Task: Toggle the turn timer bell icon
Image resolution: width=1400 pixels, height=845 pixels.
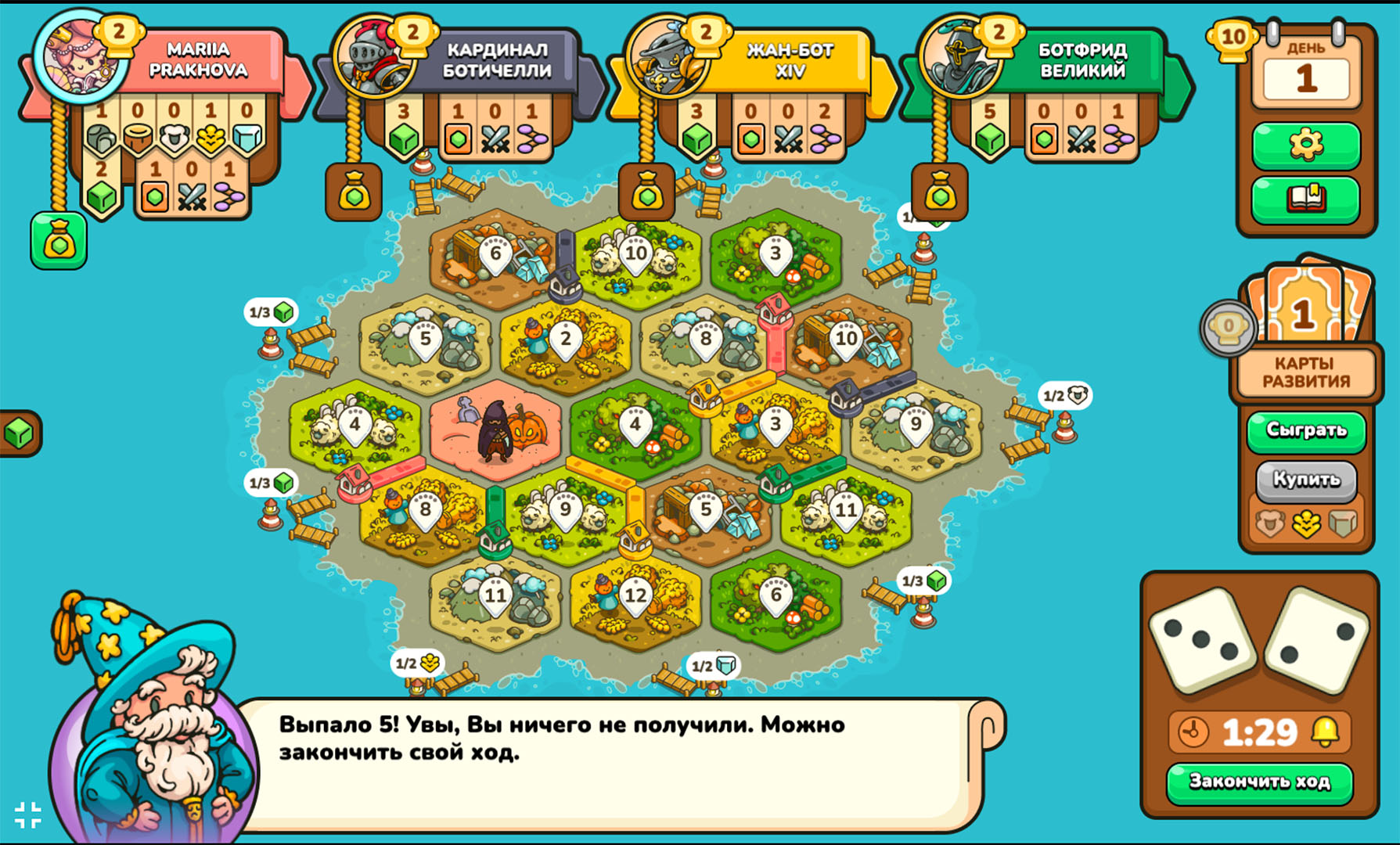Action: point(1325,732)
